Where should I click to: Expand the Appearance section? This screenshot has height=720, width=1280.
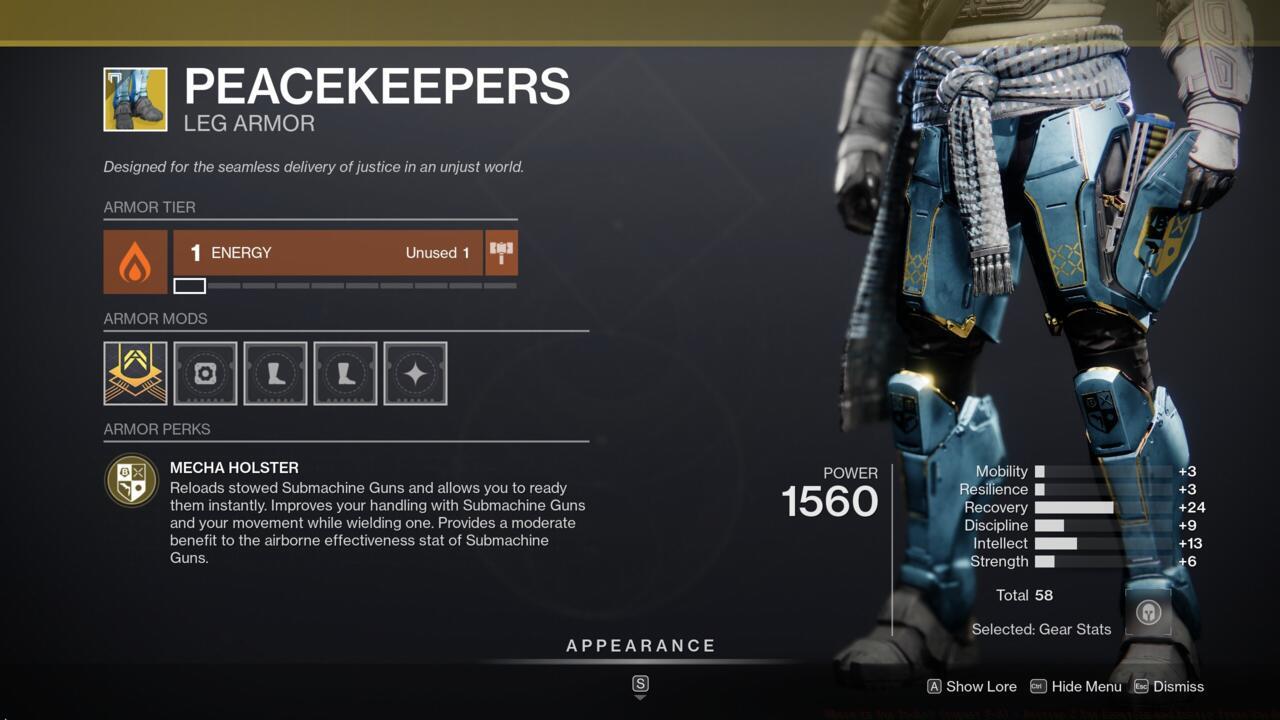pyautogui.click(x=640, y=645)
